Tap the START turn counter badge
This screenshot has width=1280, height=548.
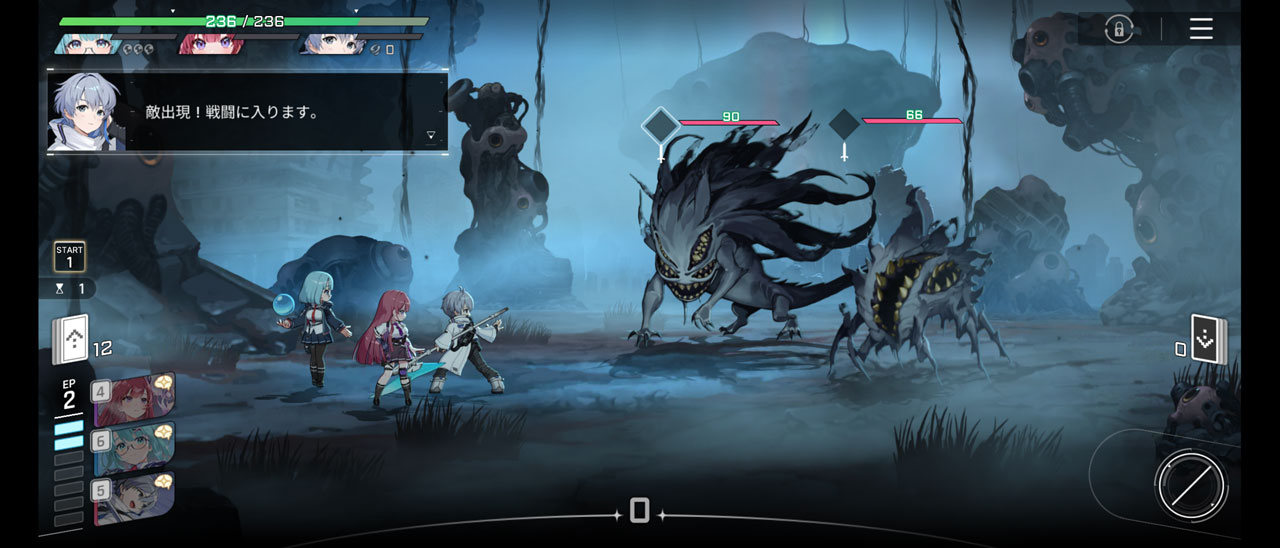70,257
